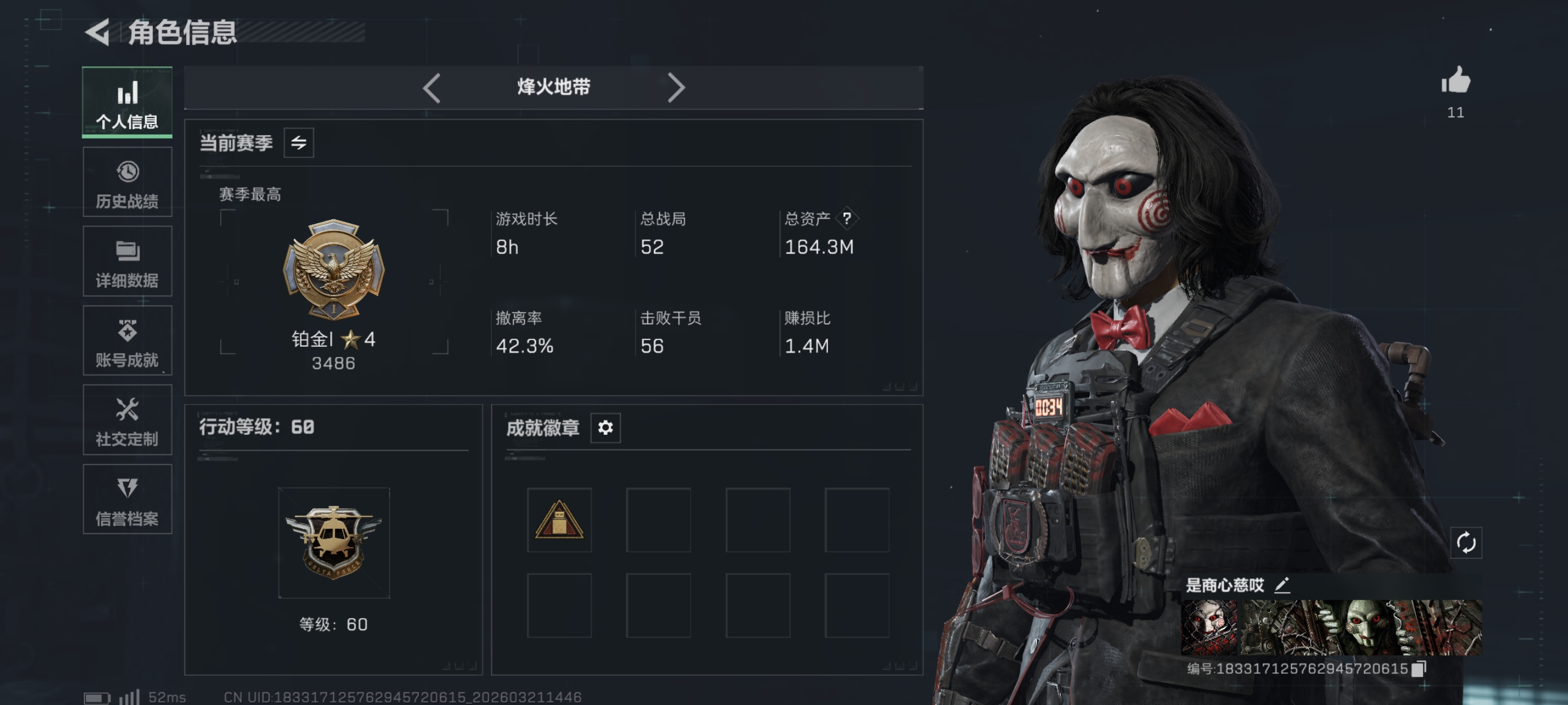
Task: Open the 信誉档案 sidebar icon
Action: coord(127,499)
